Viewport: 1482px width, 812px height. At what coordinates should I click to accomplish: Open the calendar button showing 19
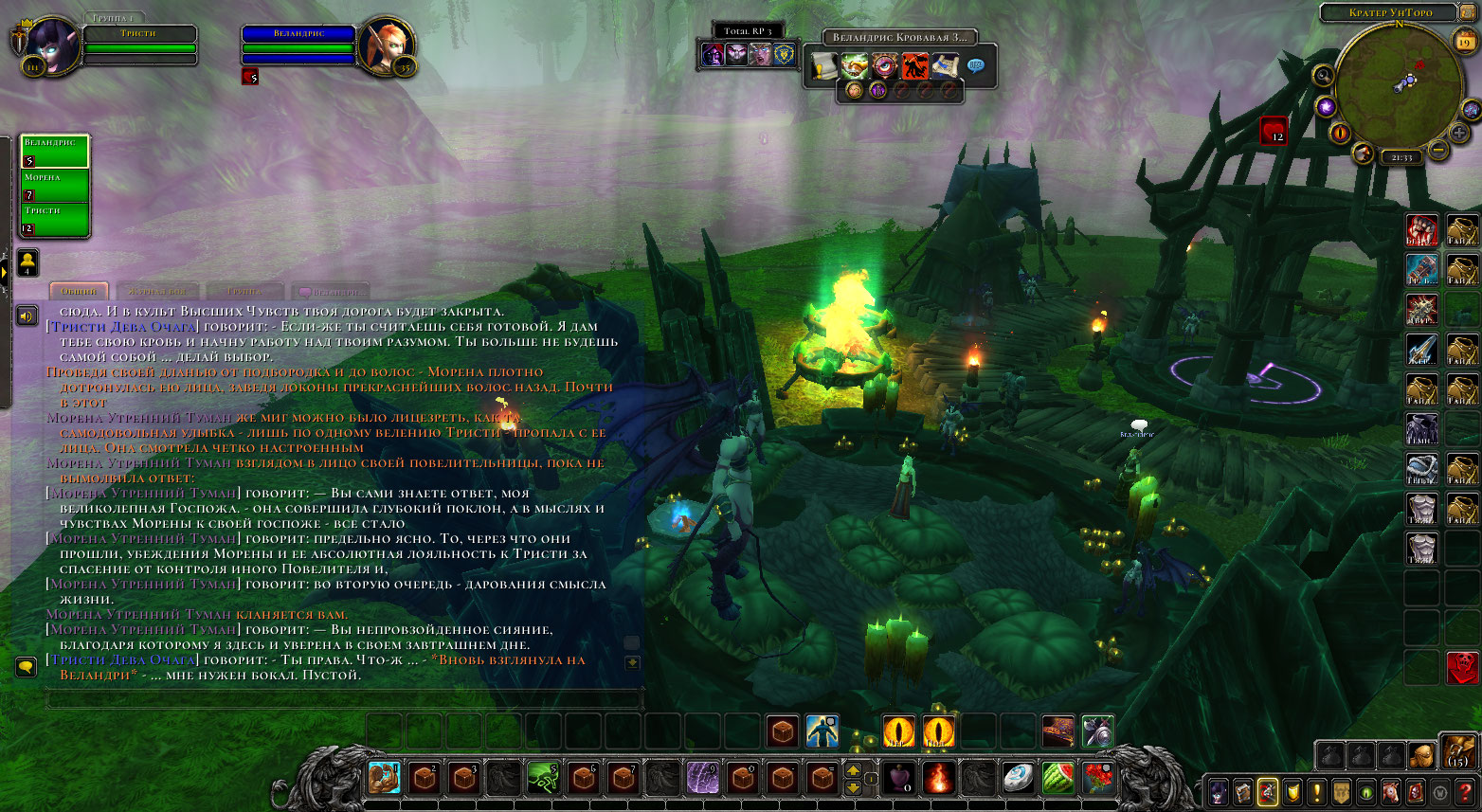(1465, 41)
